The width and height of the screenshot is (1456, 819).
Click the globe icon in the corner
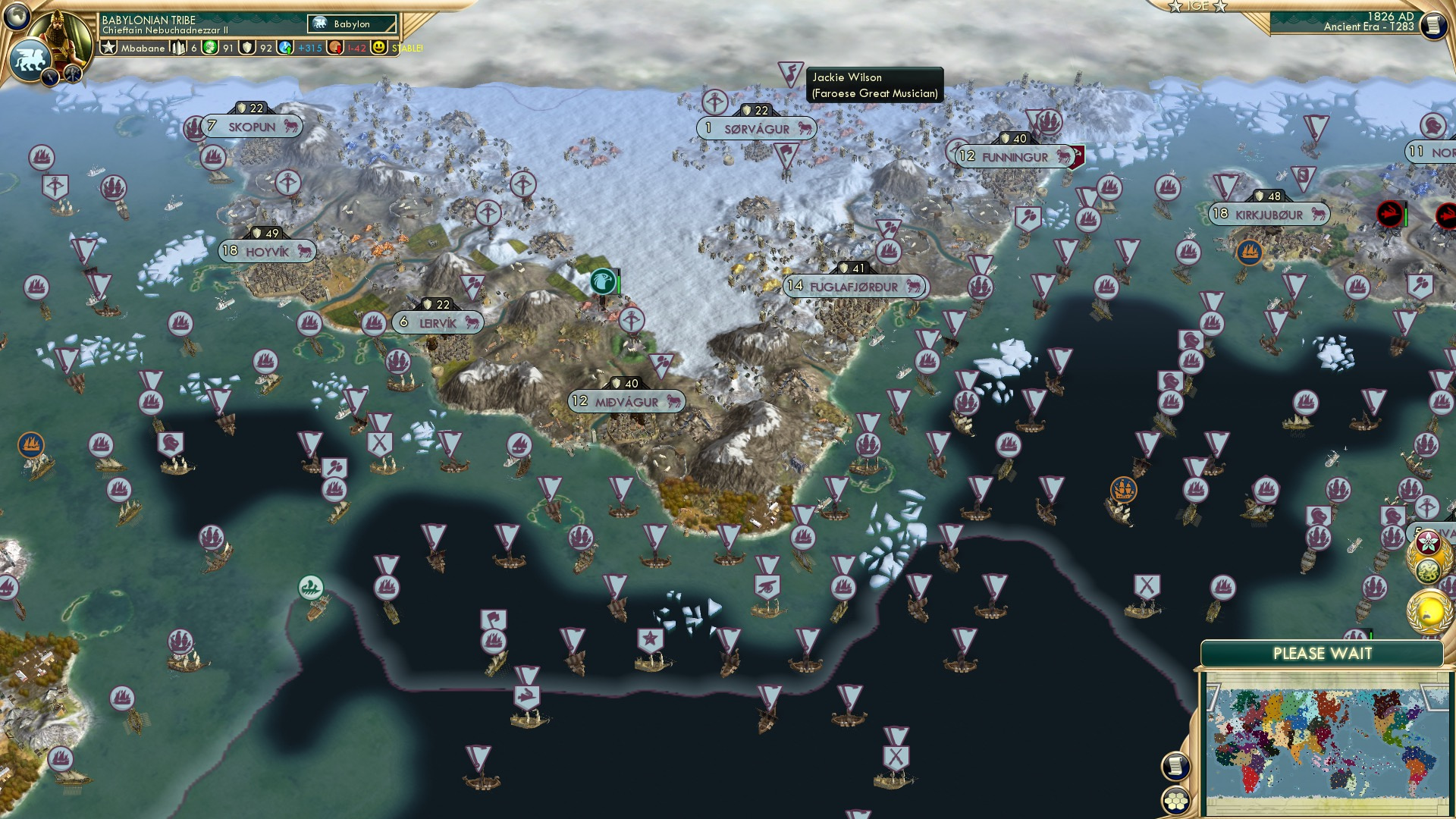point(16,15)
